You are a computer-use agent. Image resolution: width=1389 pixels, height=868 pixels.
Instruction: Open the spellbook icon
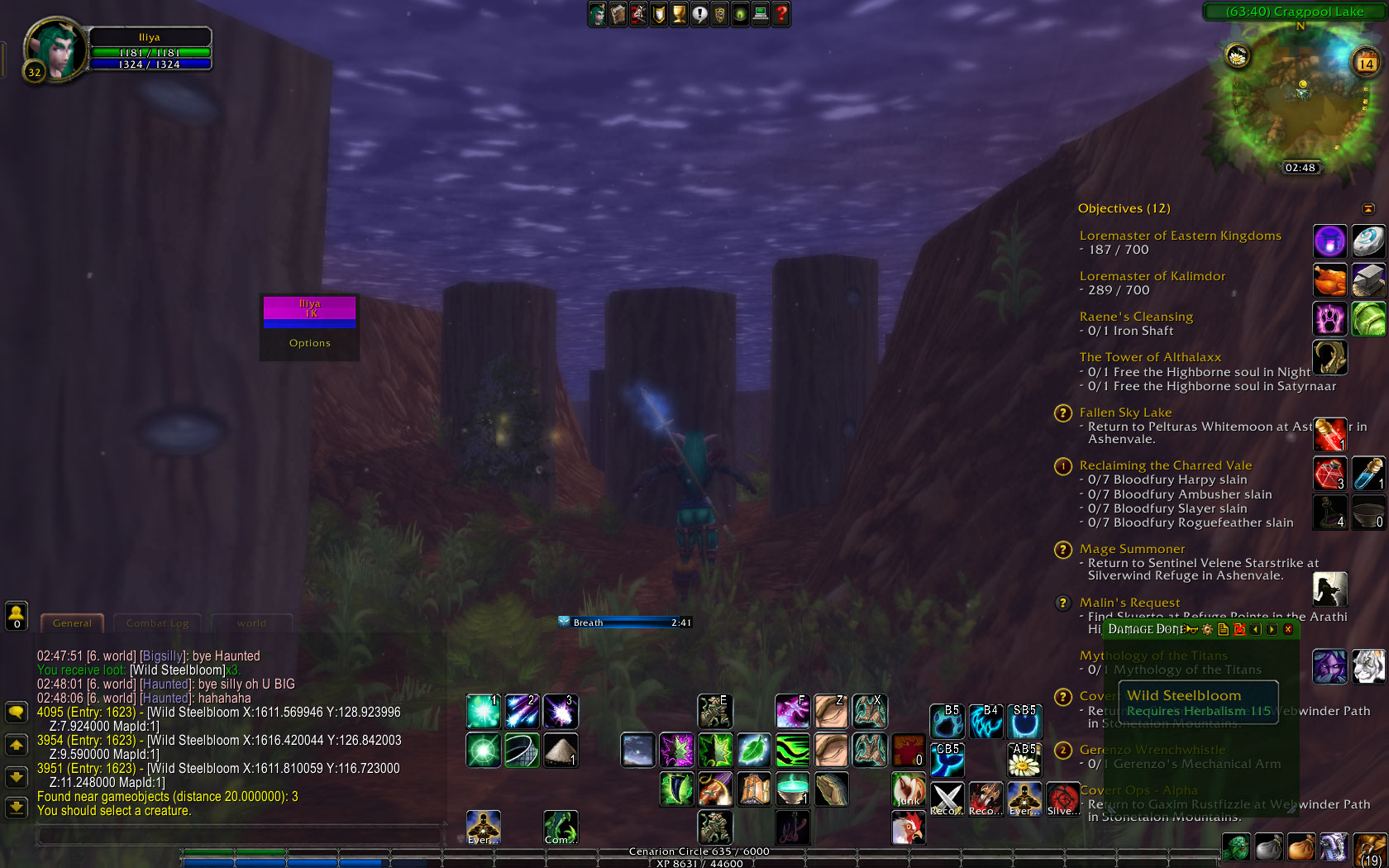(618, 14)
